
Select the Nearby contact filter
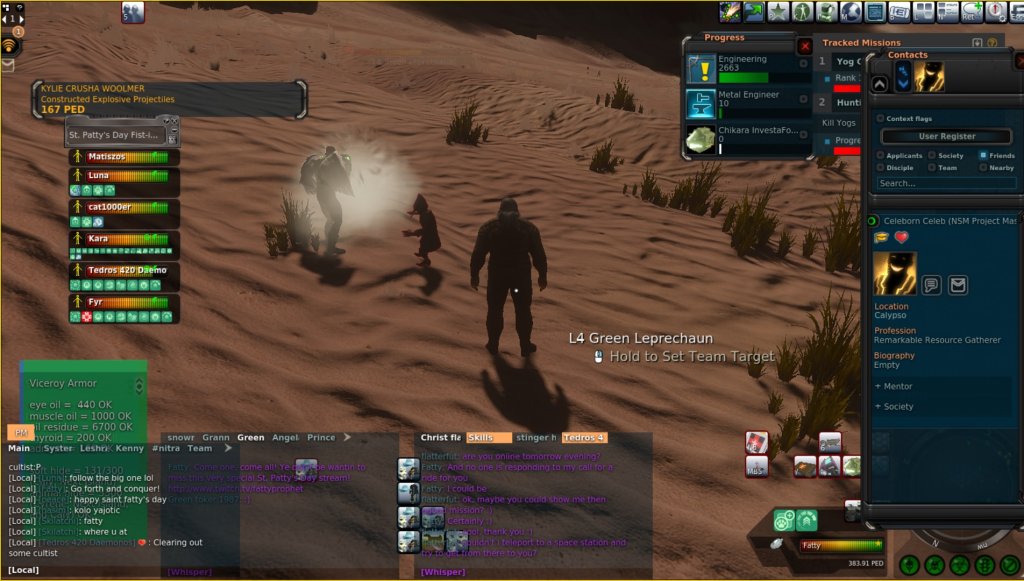(x=984, y=168)
